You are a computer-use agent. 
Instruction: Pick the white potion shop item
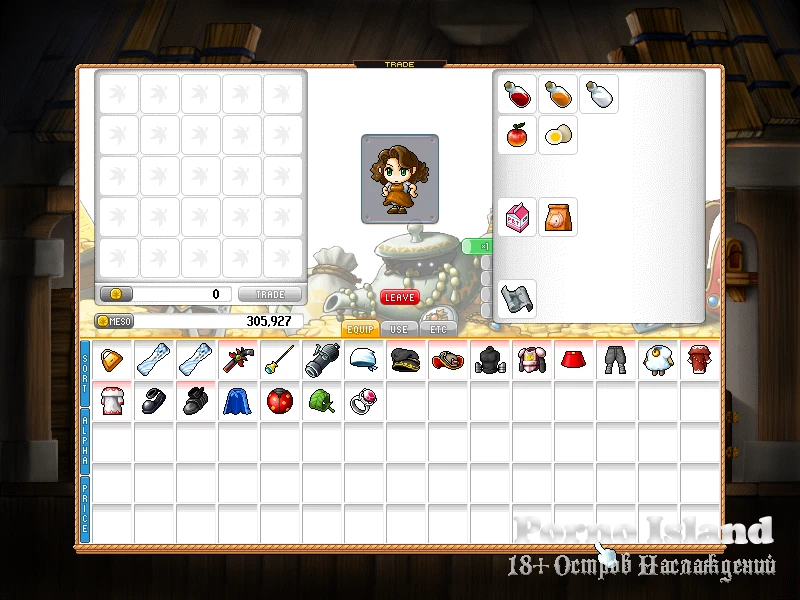(x=598, y=94)
